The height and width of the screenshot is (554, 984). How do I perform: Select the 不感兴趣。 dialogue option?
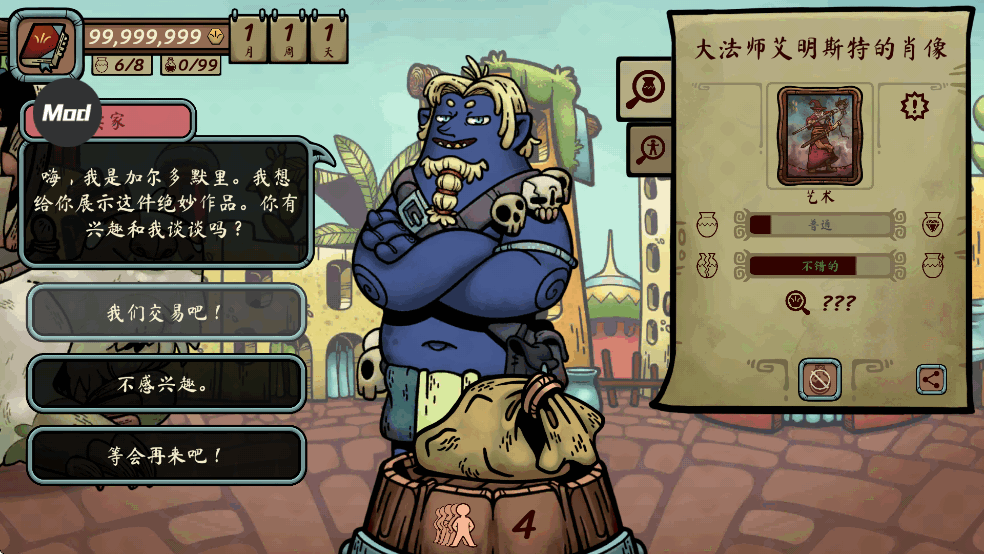point(166,384)
